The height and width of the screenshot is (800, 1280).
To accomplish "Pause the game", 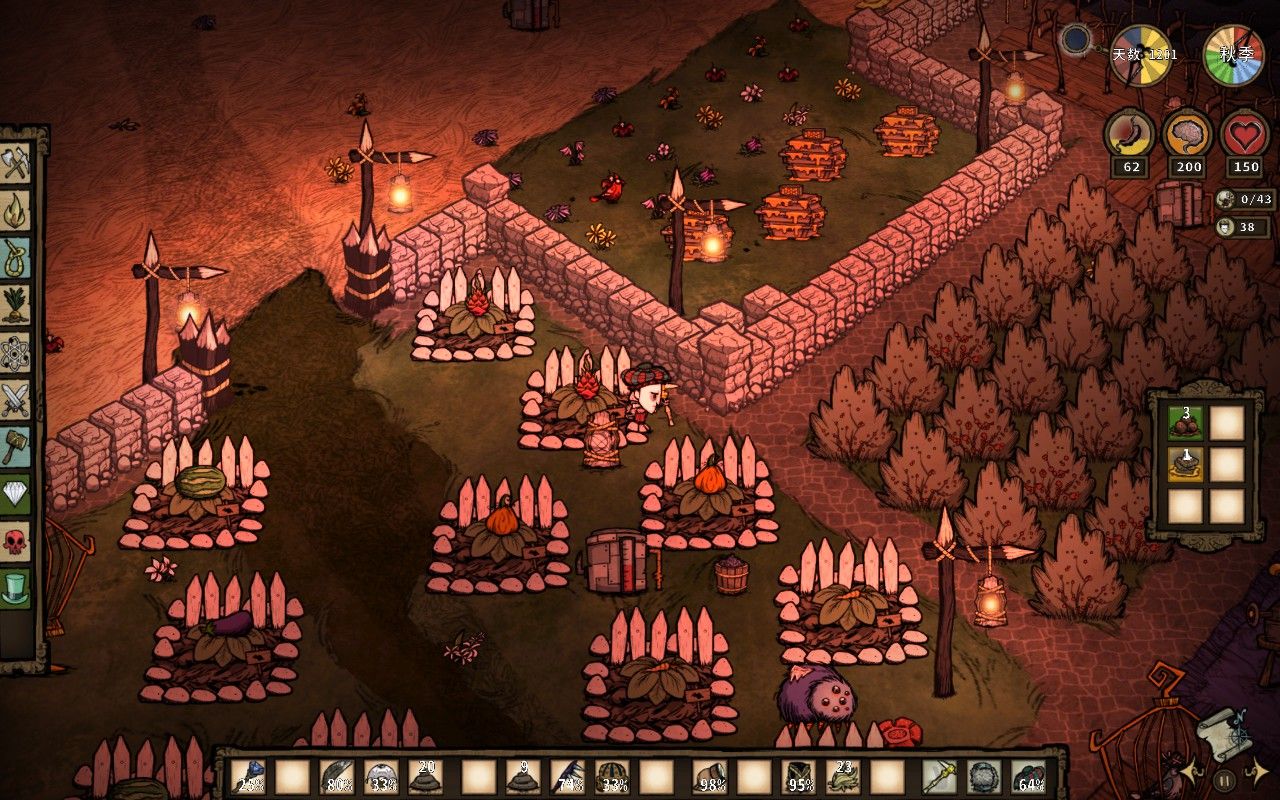I will pos(1224,777).
